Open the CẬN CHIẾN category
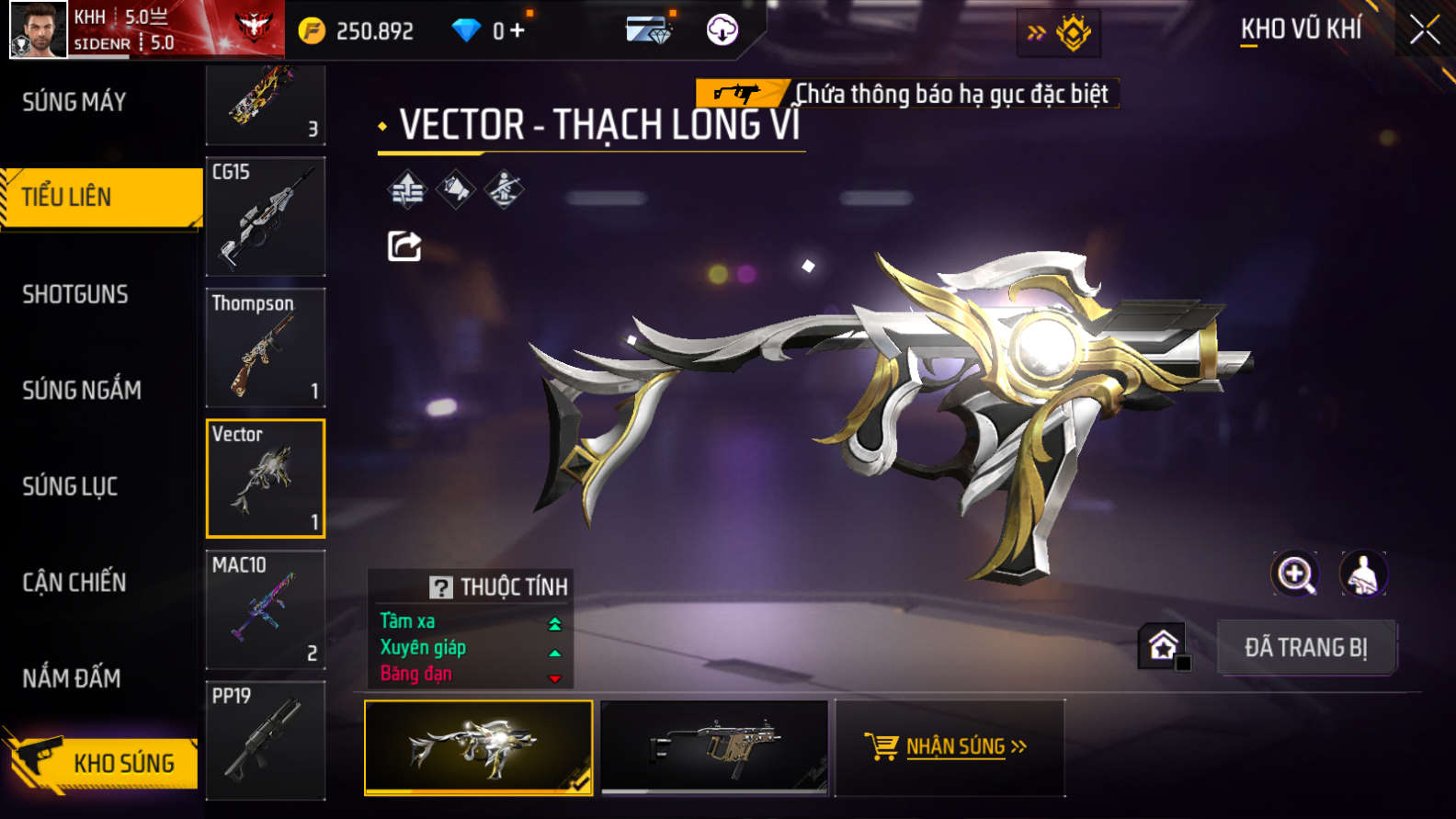The width and height of the screenshot is (1456, 819). pos(74,582)
